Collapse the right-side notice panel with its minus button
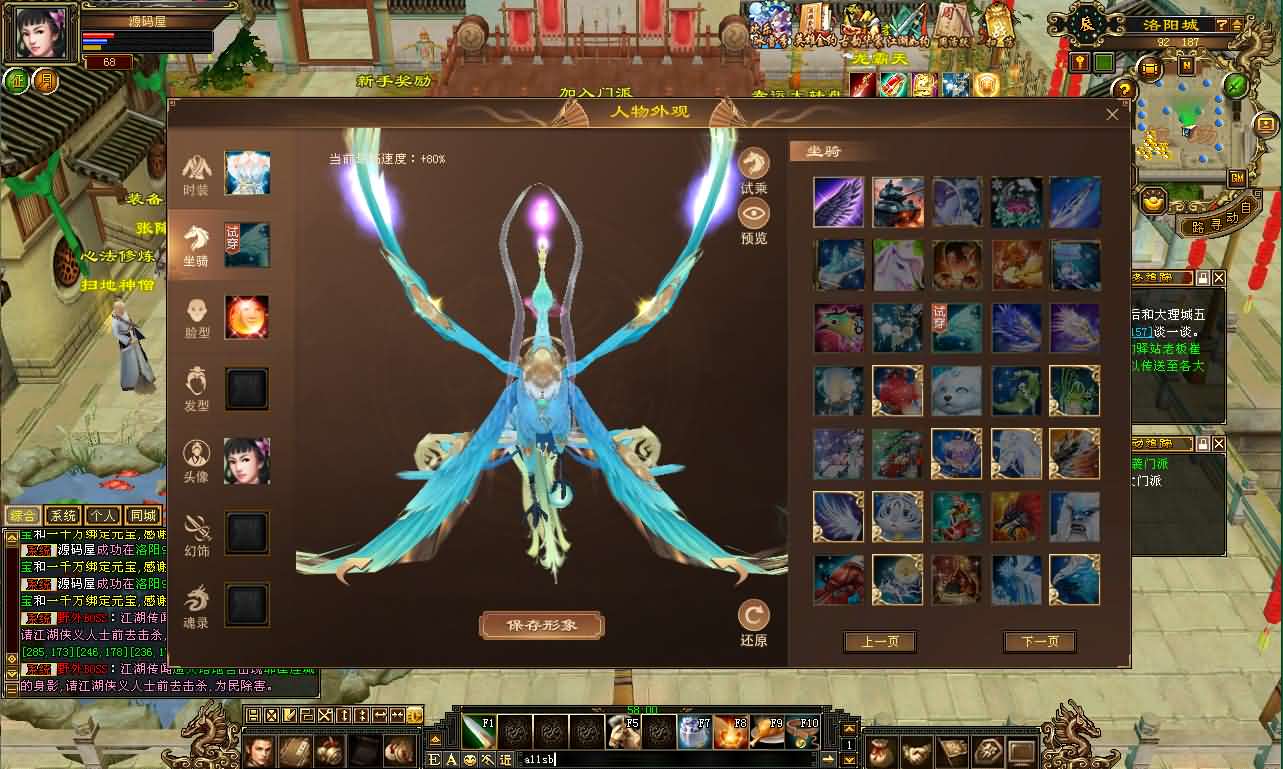This screenshot has height=769, width=1283. click(1204, 277)
